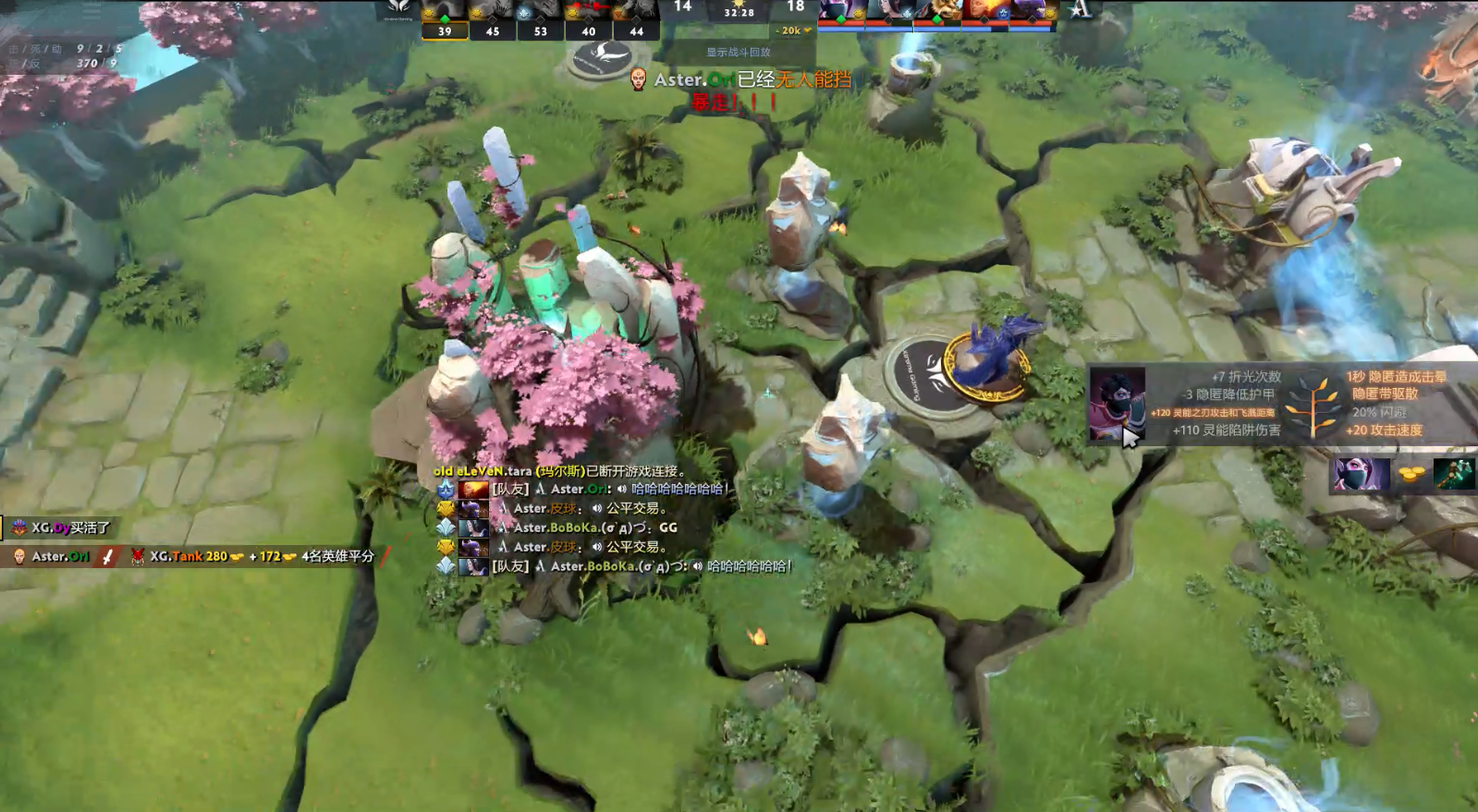Open the chevron next to the net worth display

click(x=809, y=30)
